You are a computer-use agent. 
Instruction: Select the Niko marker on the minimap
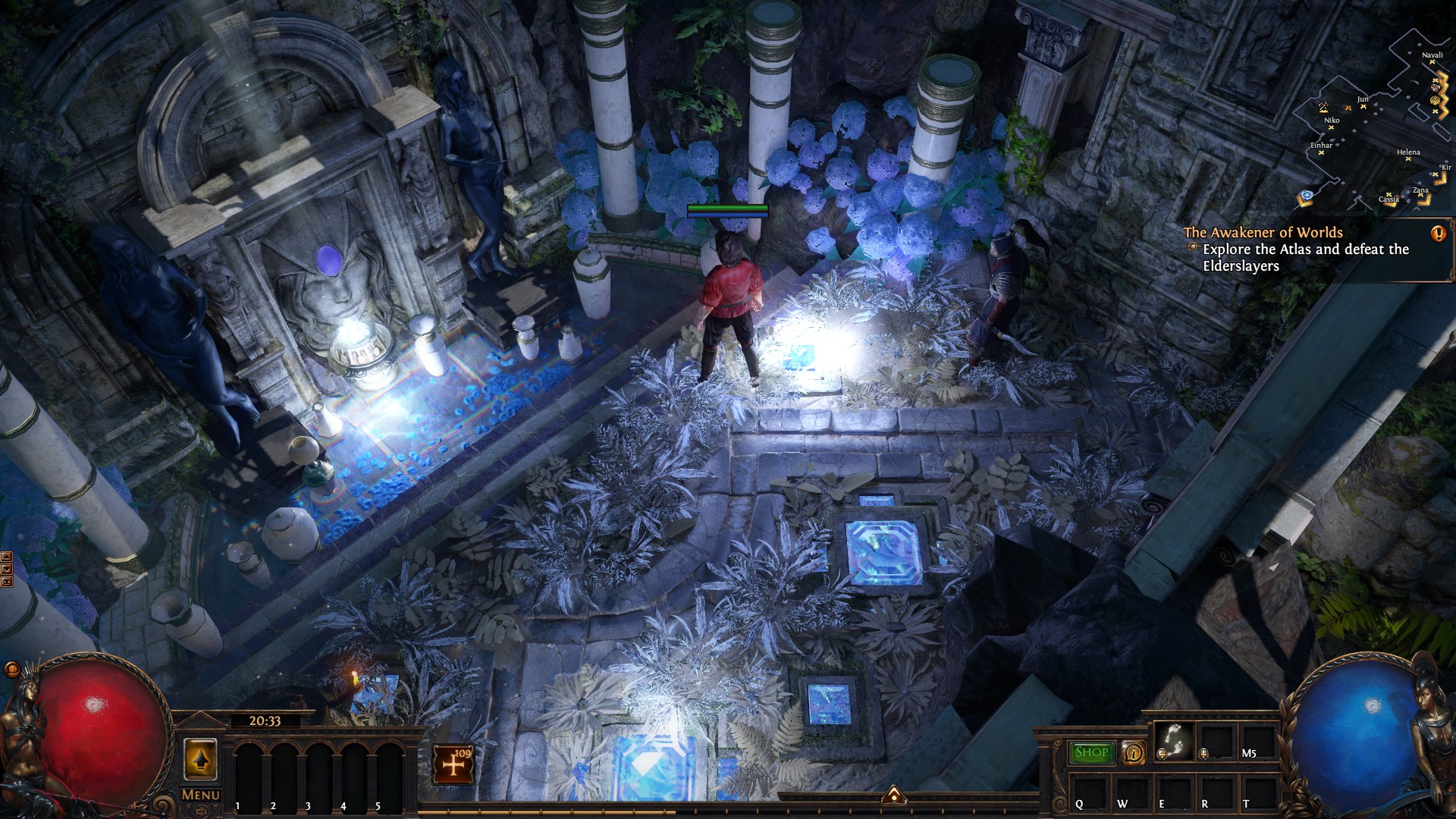click(1332, 127)
